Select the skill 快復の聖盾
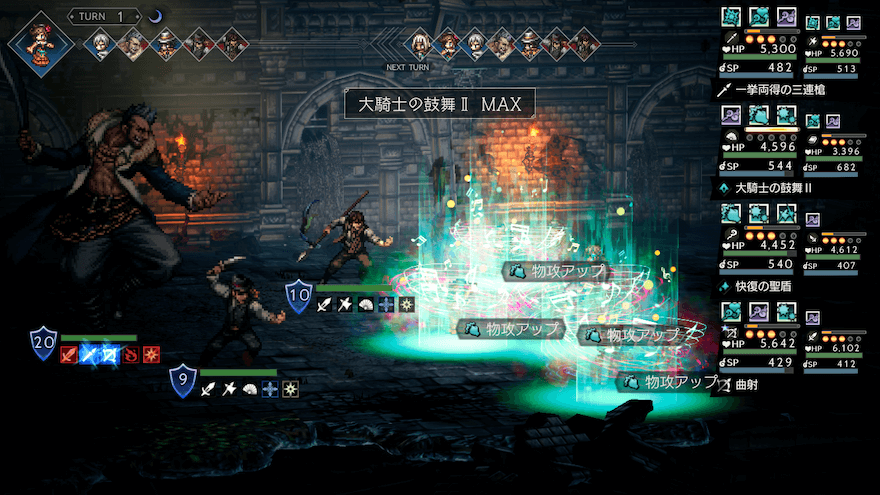The width and height of the screenshot is (880, 495). pos(769,285)
